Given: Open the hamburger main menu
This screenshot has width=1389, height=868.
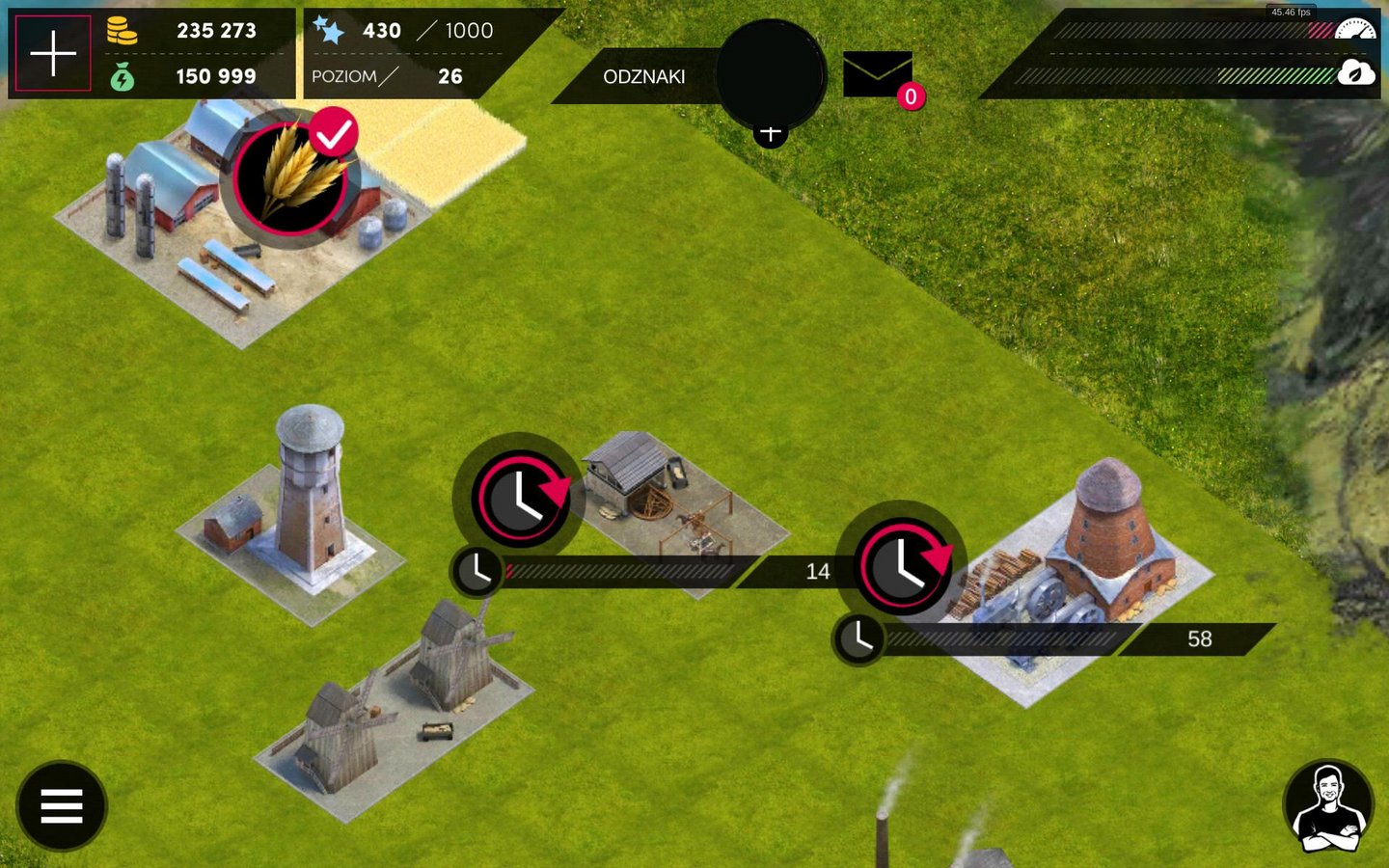Looking at the screenshot, I should pos(62,806).
